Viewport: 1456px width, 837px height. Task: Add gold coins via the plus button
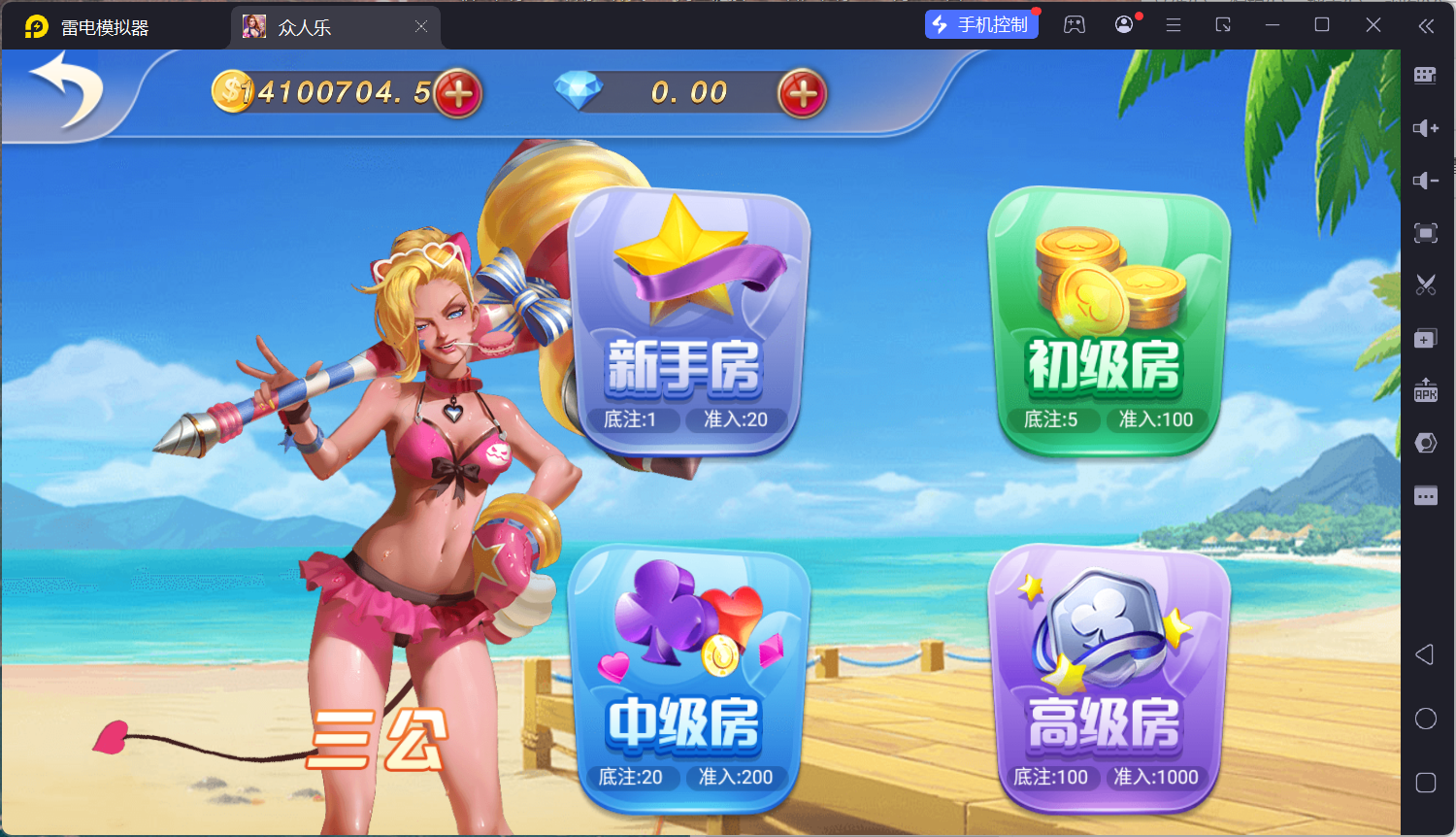pos(458,92)
